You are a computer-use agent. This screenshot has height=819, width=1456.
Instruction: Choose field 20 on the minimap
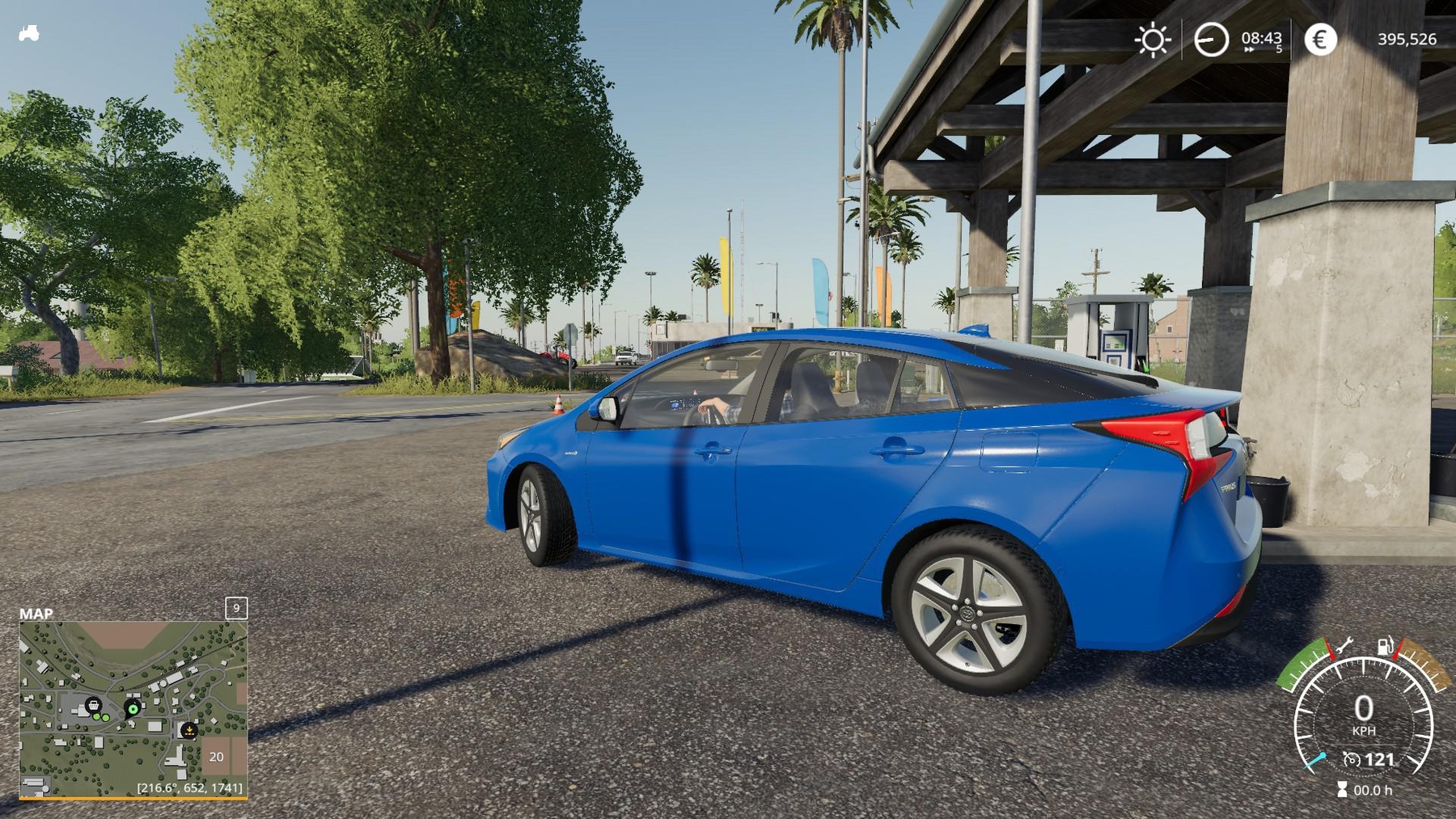216,757
